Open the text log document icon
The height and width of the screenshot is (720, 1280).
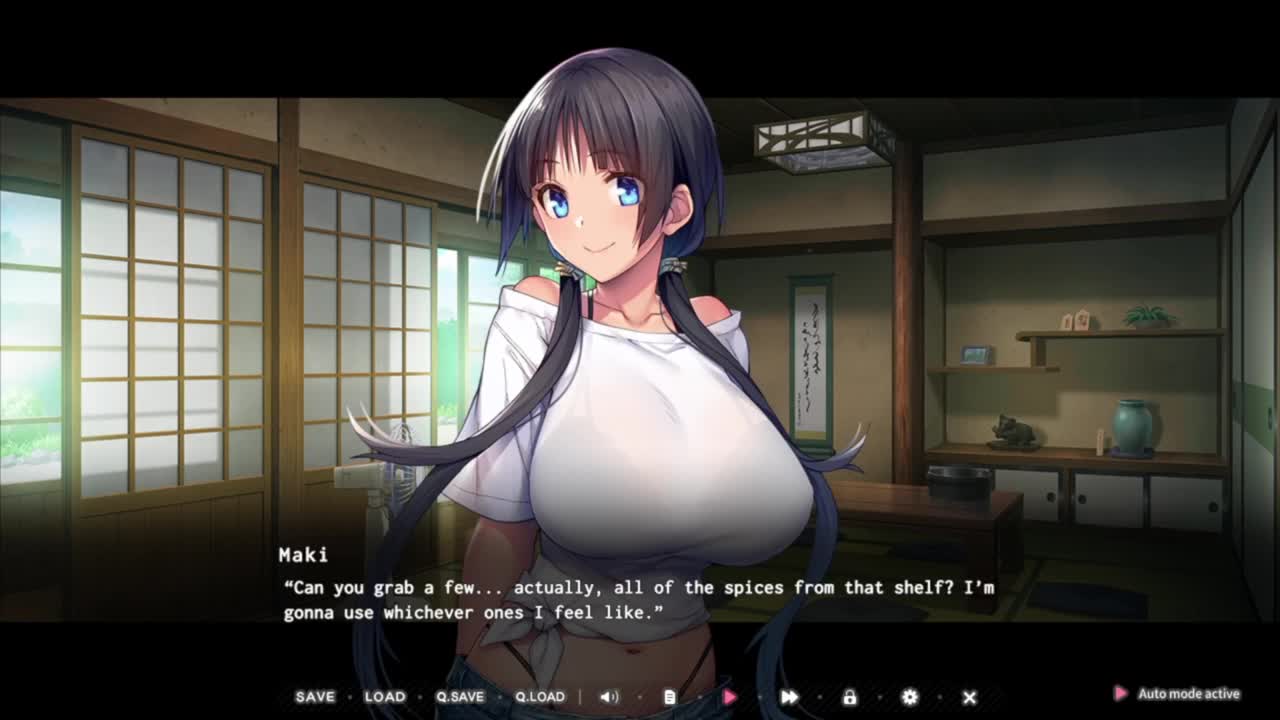coord(670,697)
